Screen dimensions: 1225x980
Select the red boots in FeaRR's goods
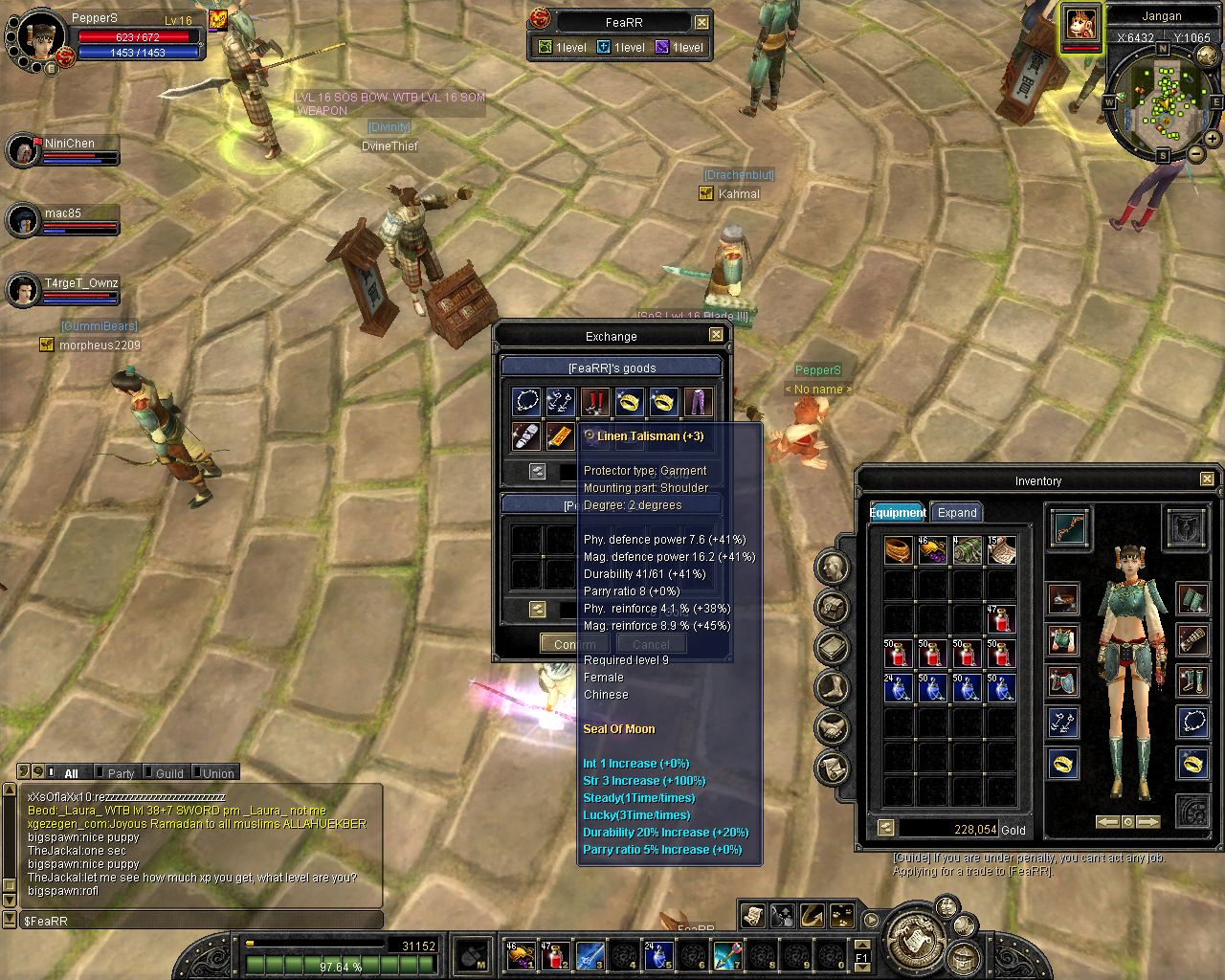point(595,402)
